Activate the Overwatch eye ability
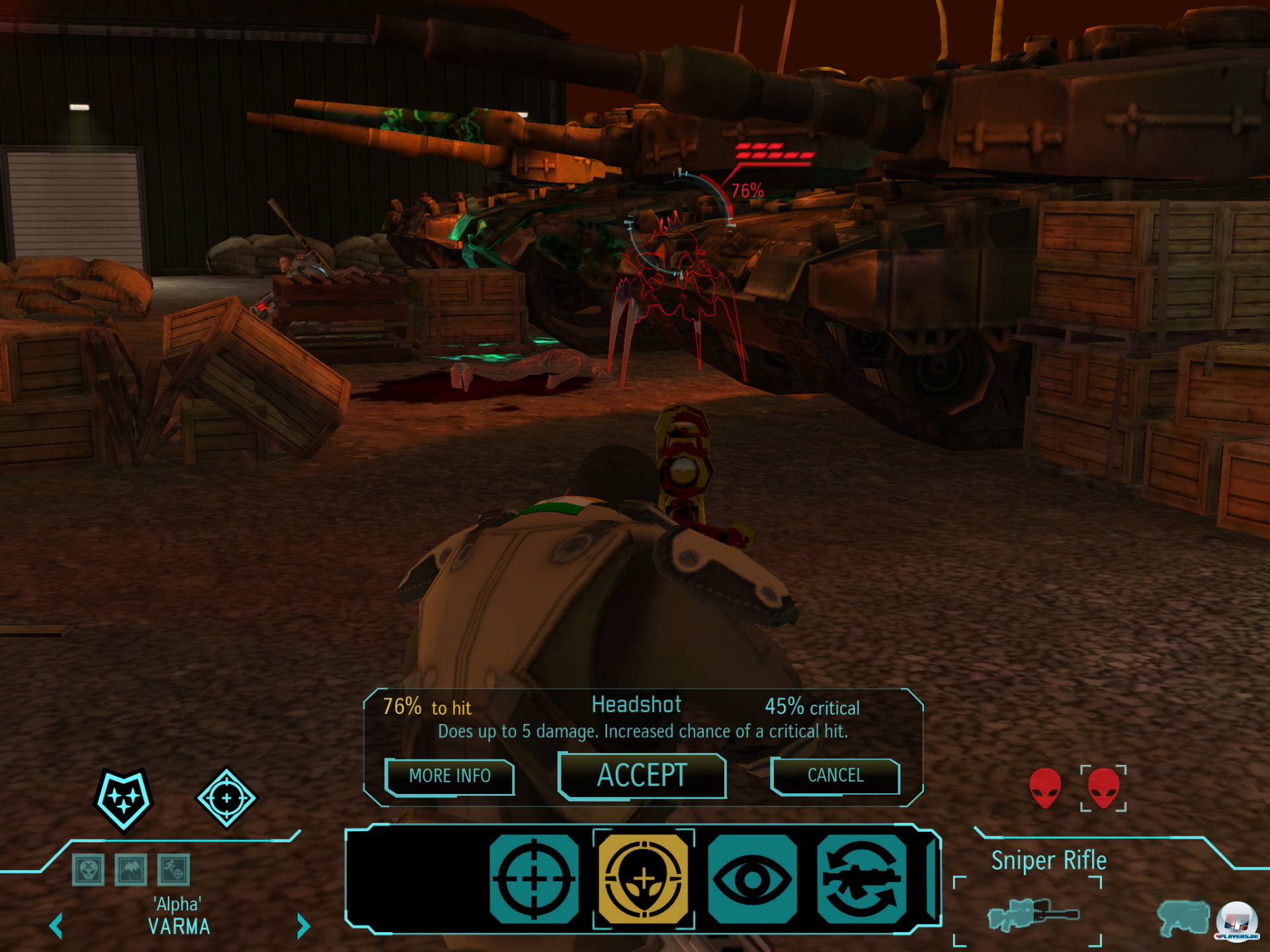 (752, 879)
